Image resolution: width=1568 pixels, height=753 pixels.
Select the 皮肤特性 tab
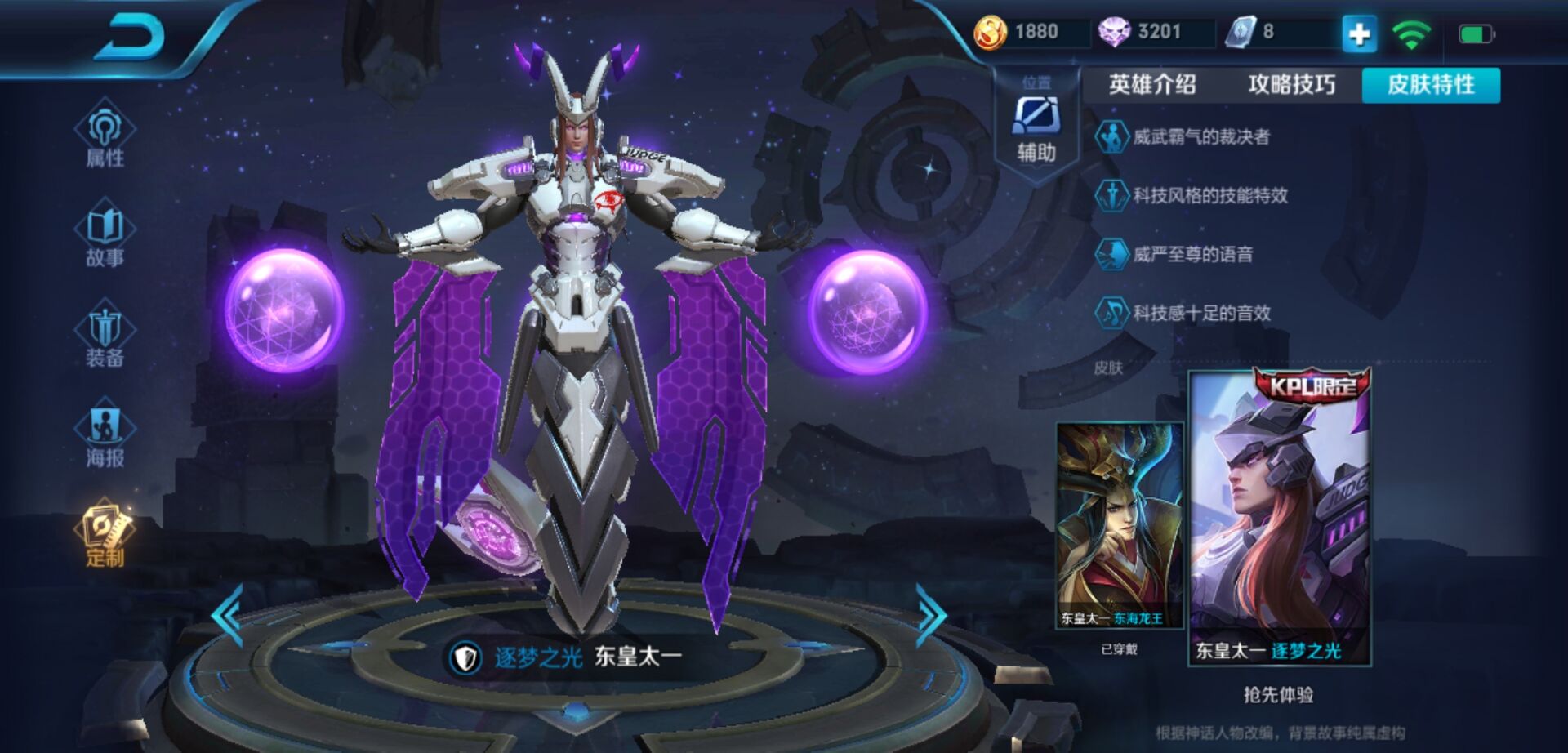1431,85
